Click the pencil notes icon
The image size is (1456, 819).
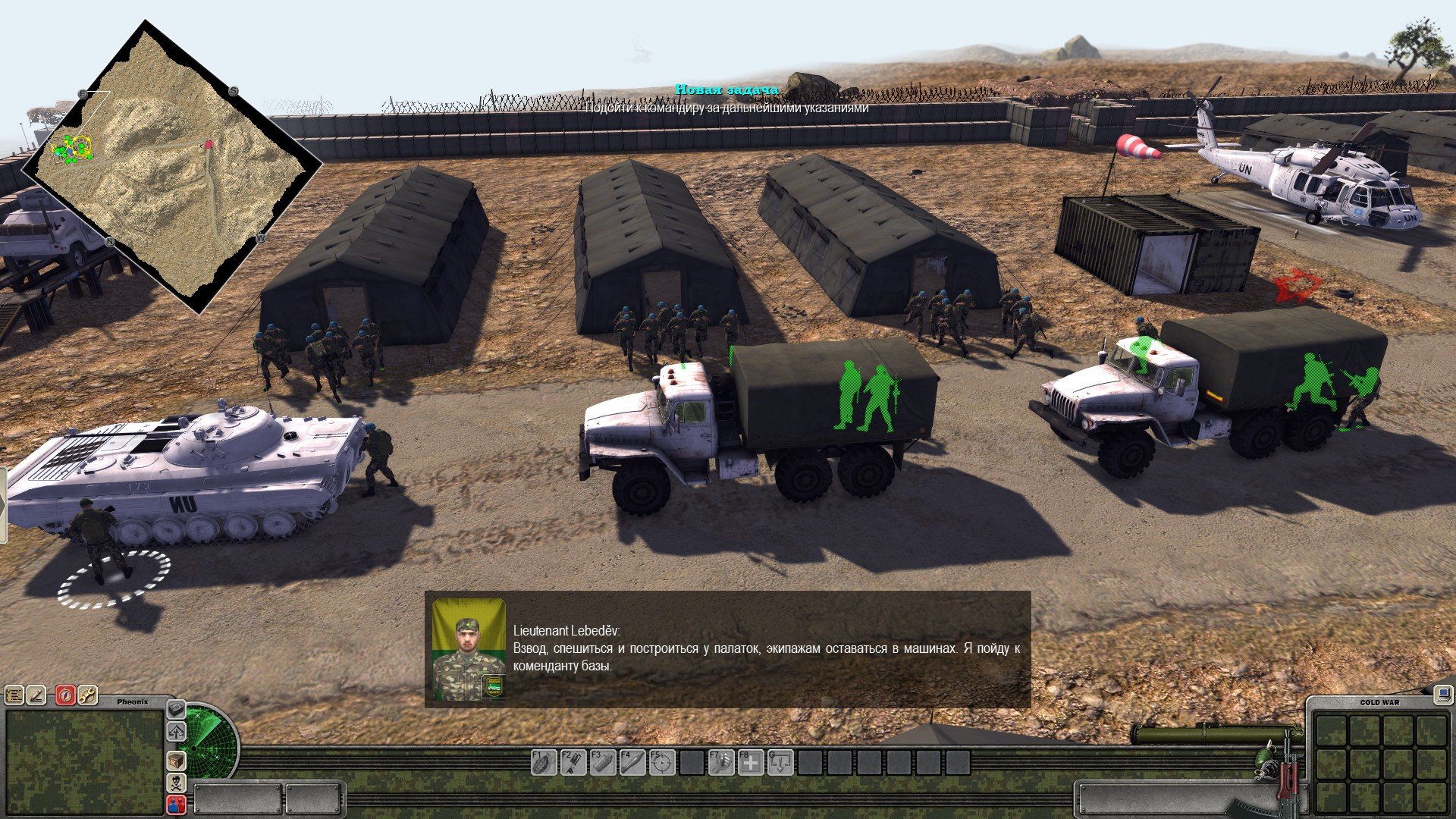(36, 695)
